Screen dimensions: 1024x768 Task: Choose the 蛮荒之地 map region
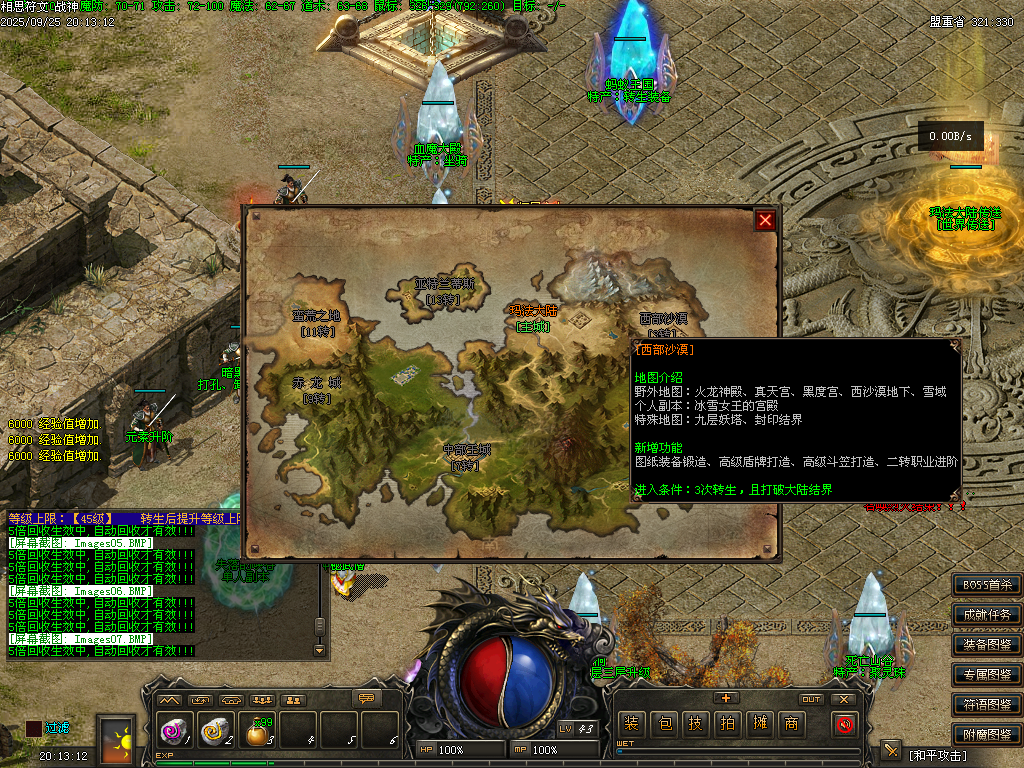(x=316, y=322)
